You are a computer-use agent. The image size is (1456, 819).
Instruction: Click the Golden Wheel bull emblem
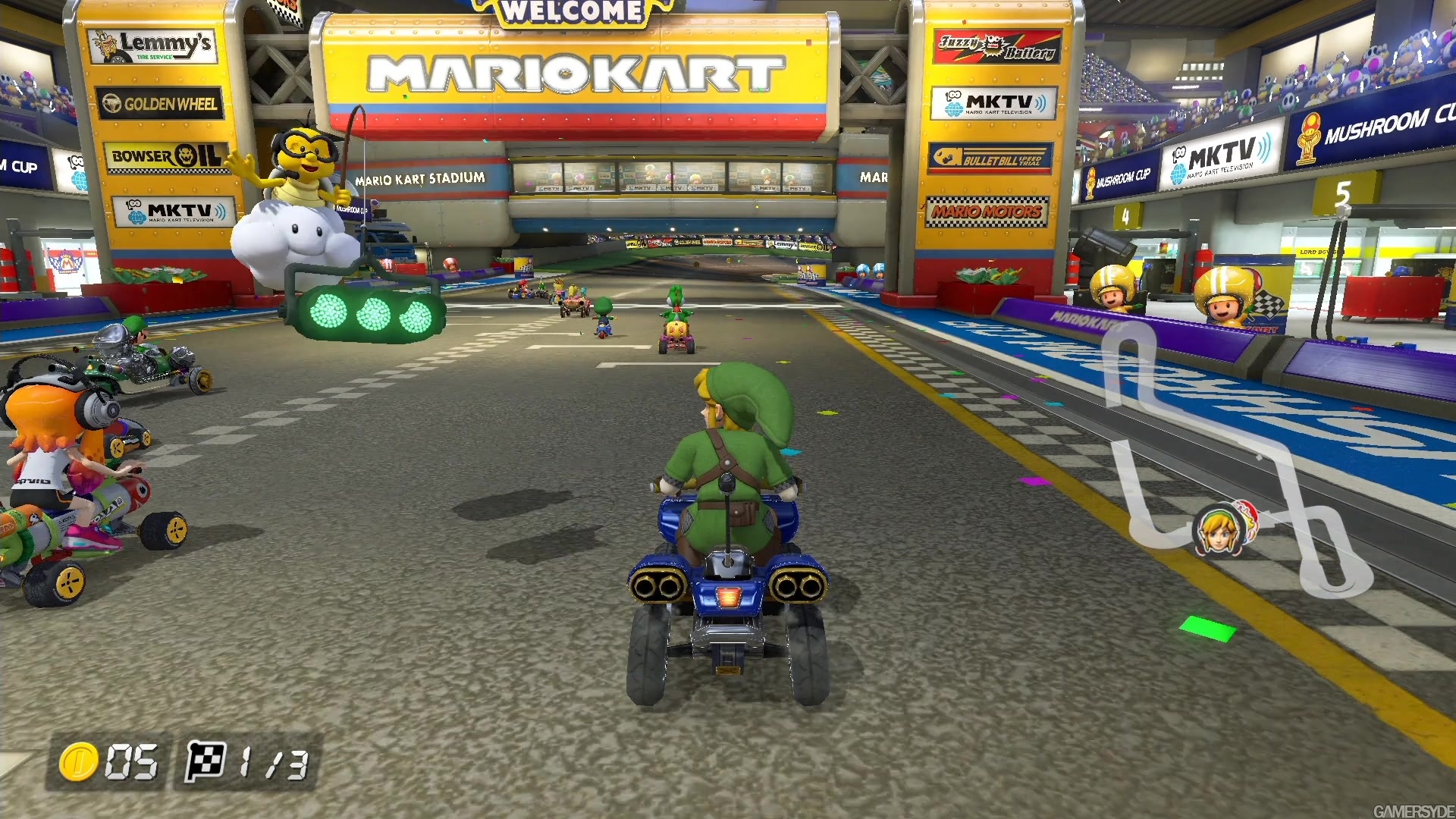[x=112, y=104]
